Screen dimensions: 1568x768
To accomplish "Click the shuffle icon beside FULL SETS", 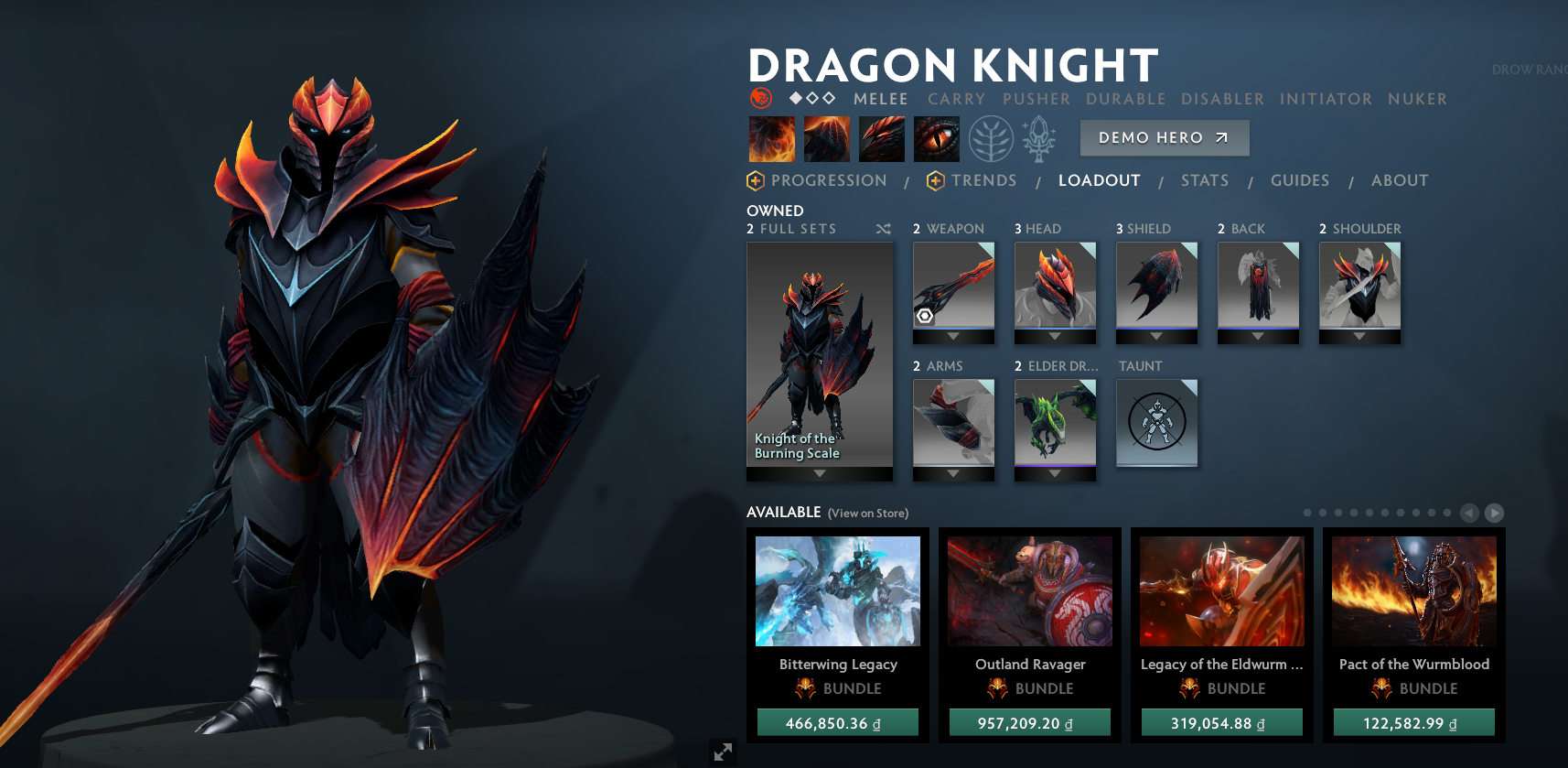I will coord(883,229).
